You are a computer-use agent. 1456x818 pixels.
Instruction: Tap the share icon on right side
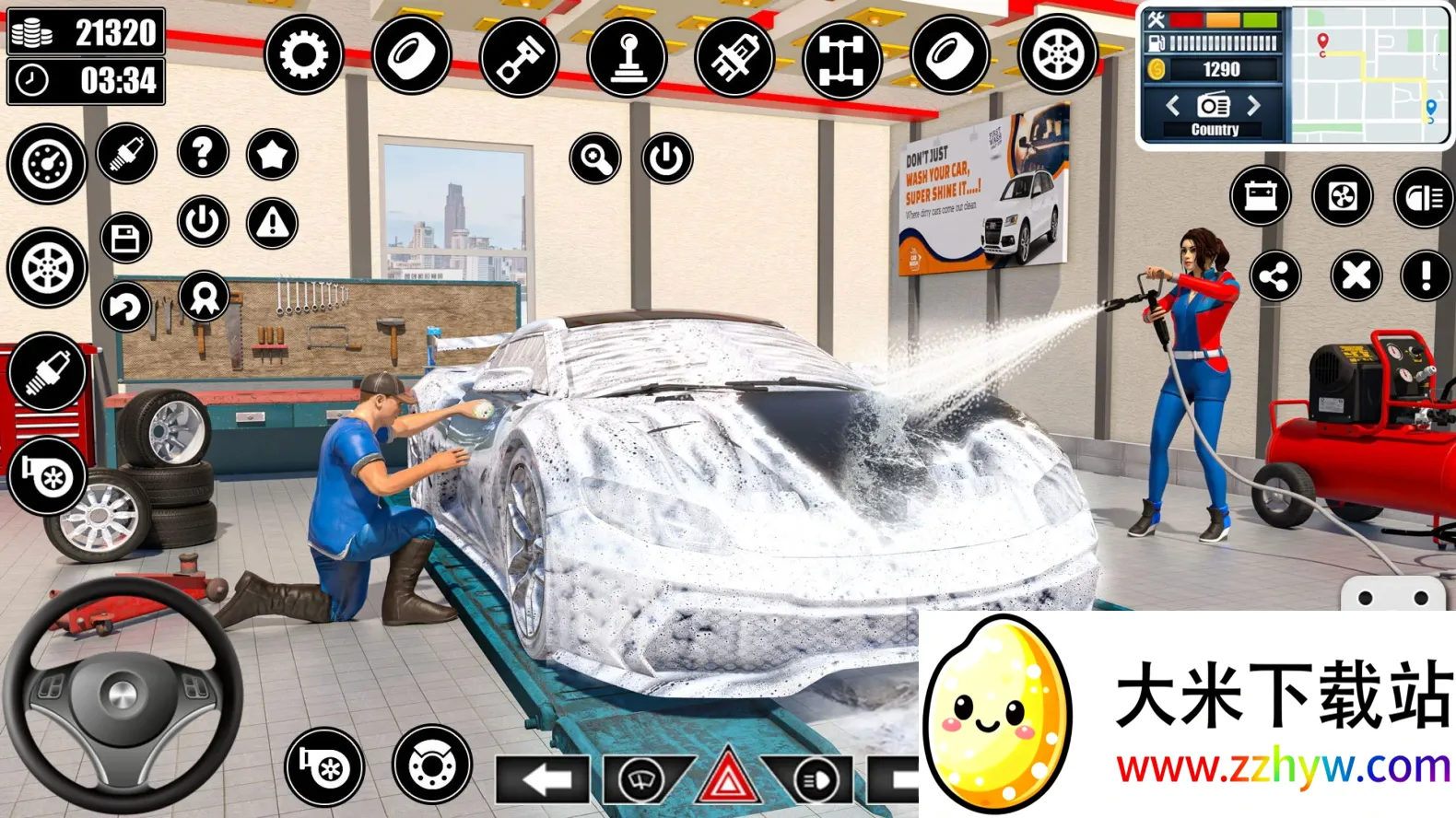pyautogui.click(x=1277, y=275)
